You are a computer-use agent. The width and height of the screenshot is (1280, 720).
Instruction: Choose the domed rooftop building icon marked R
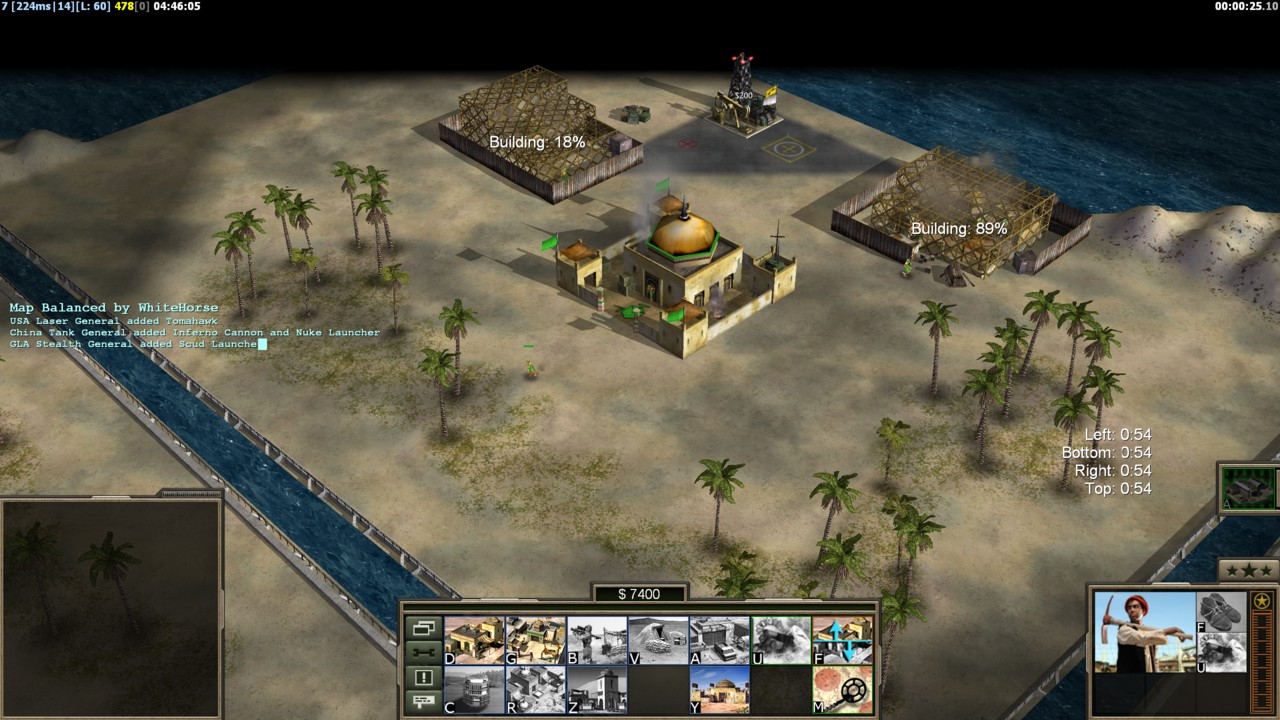pos(536,690)
